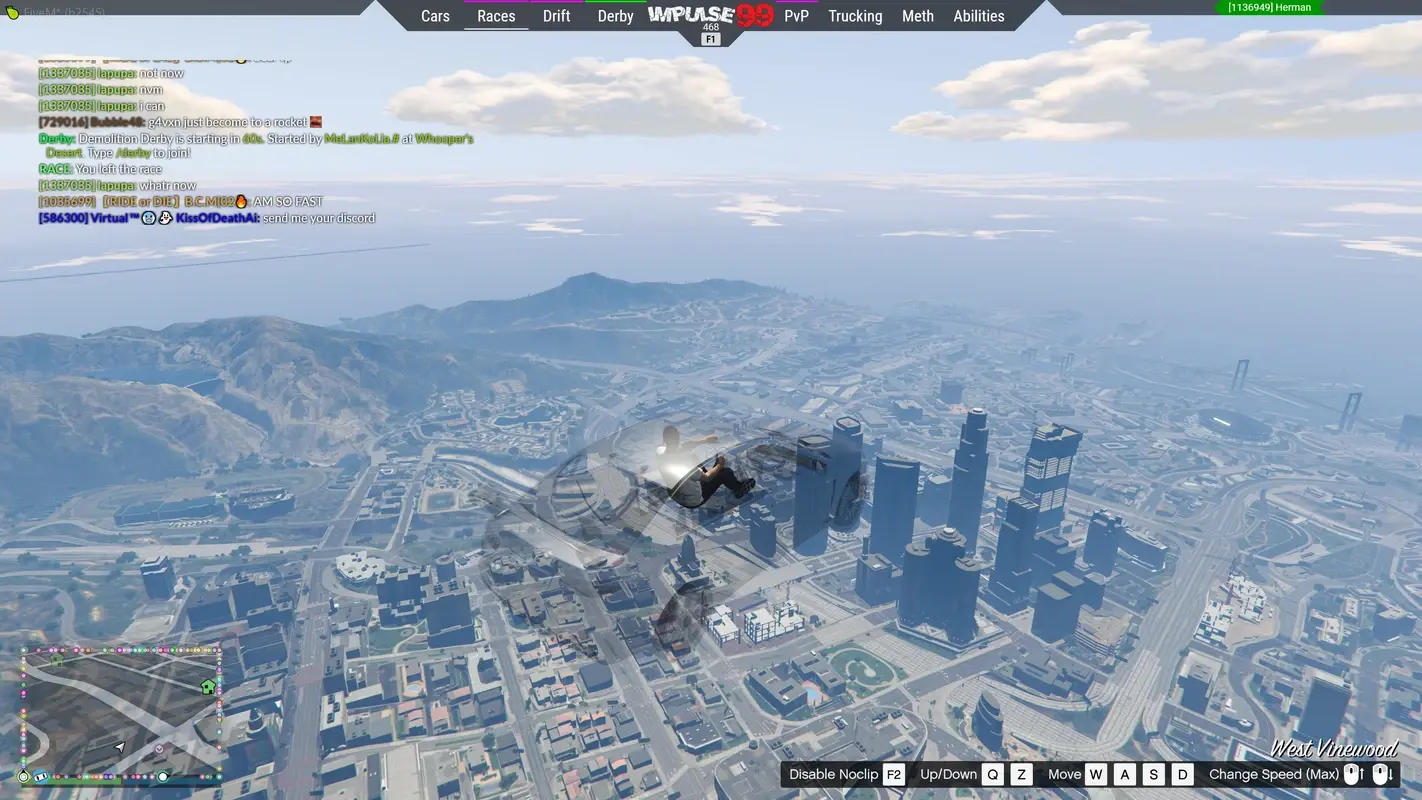
Task: Click the small green house icon near minimap top-left
Action: pos(57,661)
